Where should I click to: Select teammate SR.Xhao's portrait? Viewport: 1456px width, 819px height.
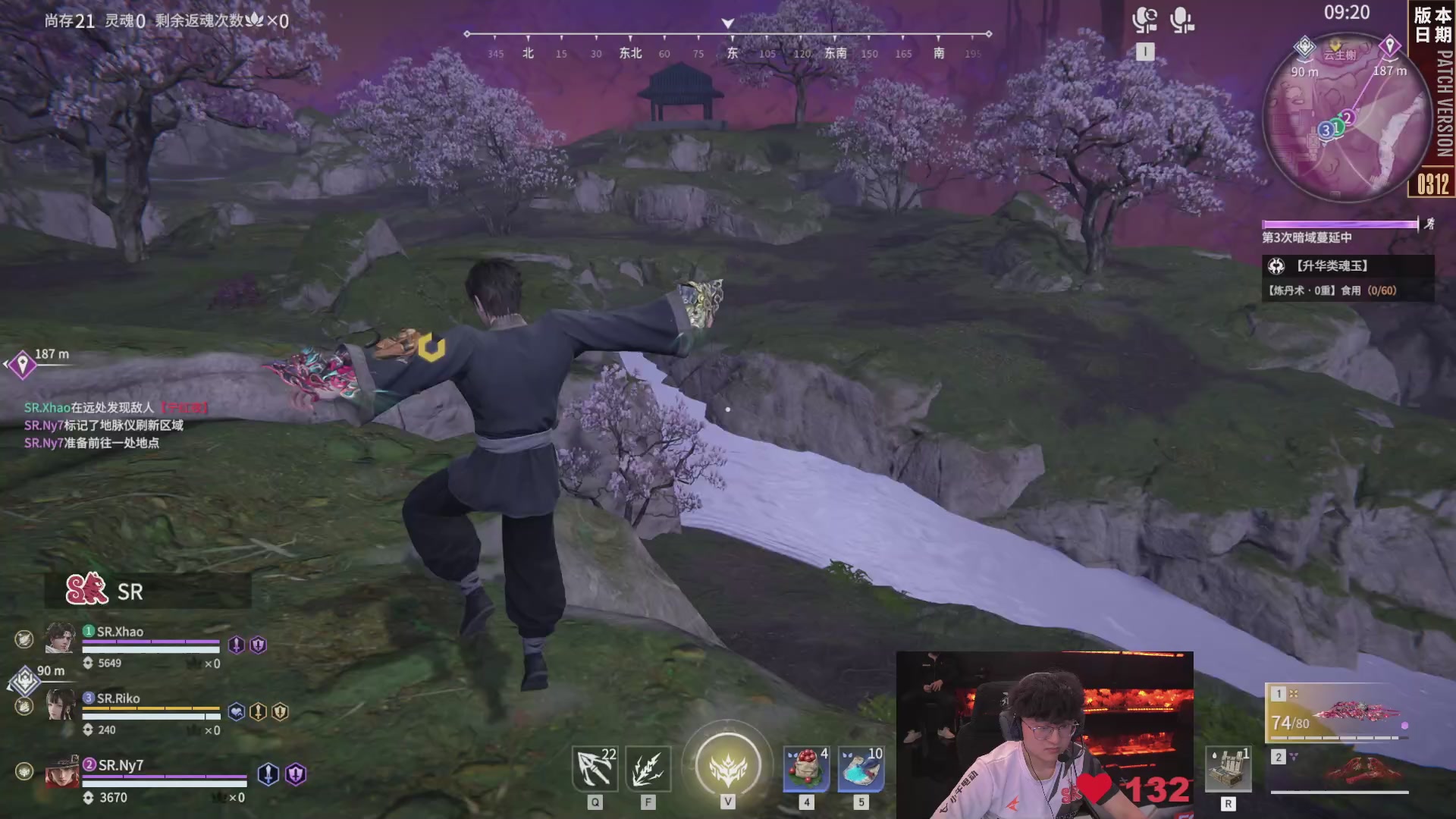coord(60,638)
